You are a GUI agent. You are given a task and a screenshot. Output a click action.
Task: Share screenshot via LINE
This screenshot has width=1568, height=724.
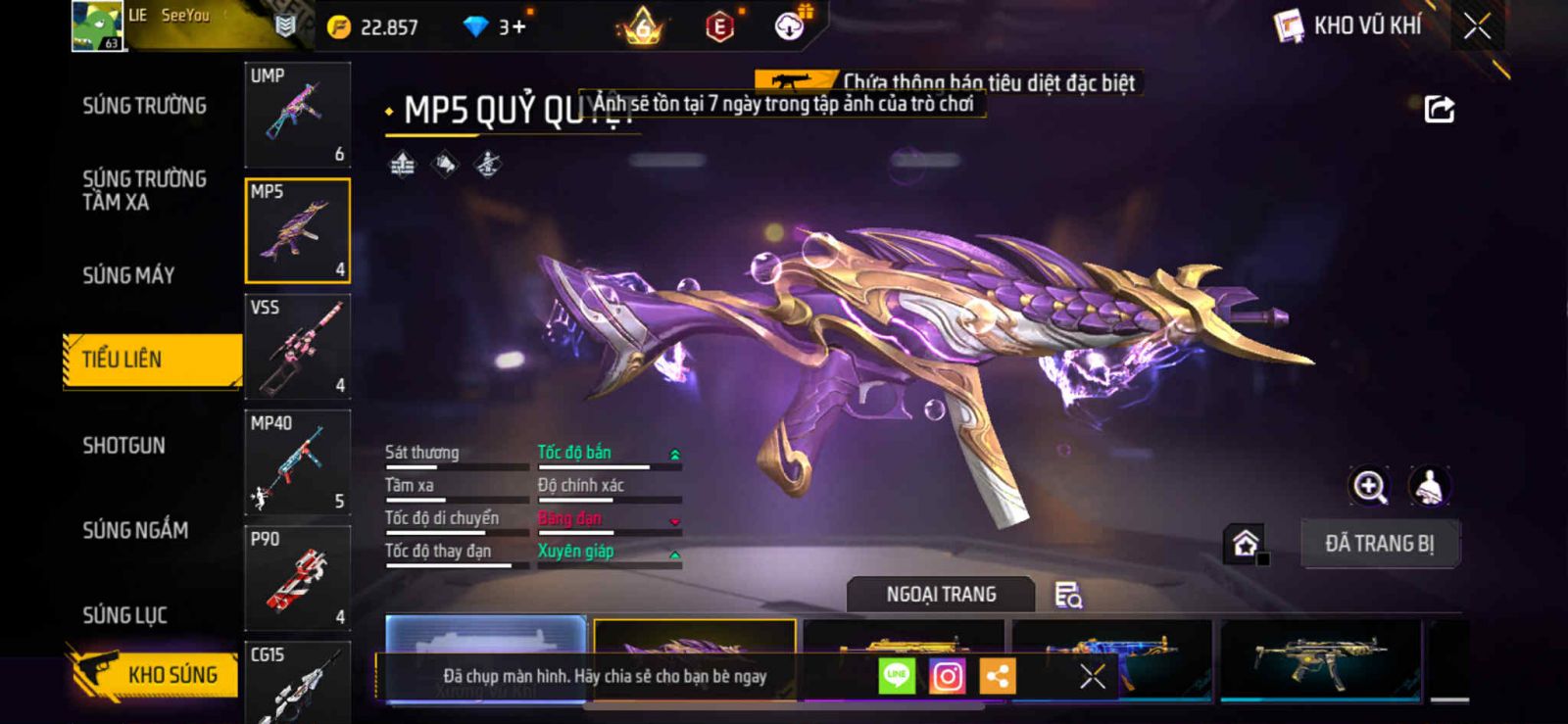(896, 676)
